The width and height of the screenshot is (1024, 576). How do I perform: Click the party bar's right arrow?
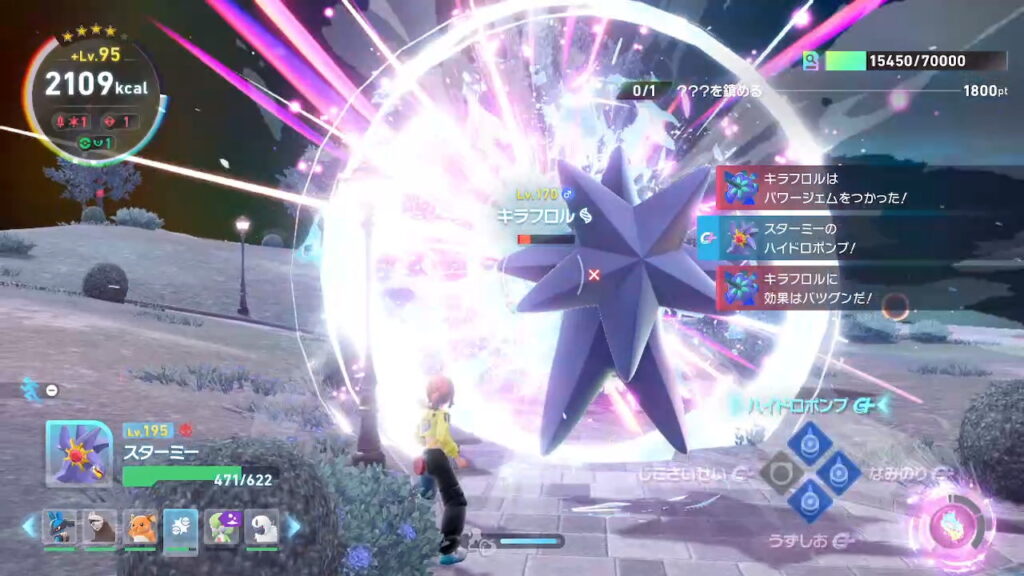click(x=294, y=526)
